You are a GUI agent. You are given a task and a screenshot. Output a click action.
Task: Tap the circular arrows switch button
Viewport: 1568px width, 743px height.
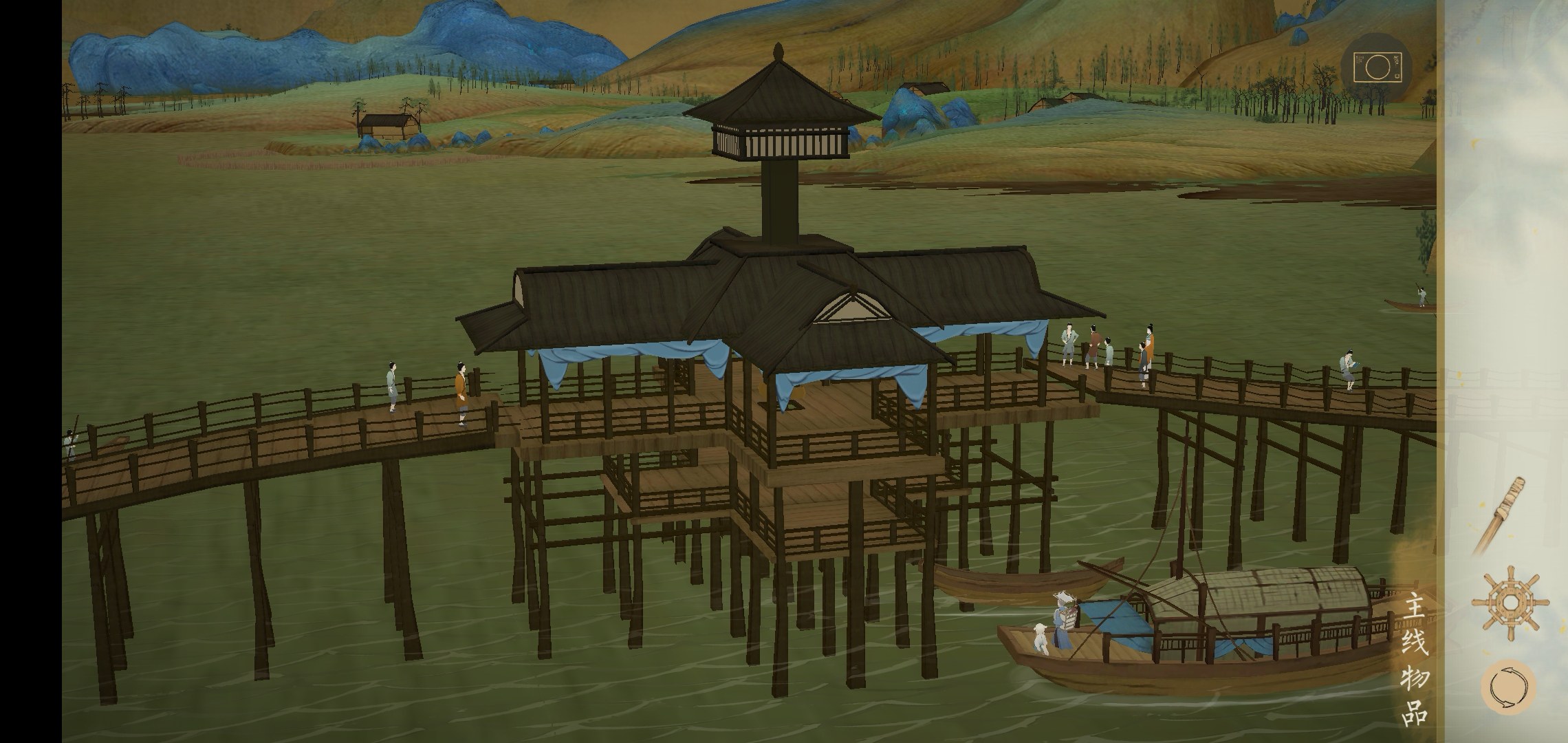pos(1507,687)
